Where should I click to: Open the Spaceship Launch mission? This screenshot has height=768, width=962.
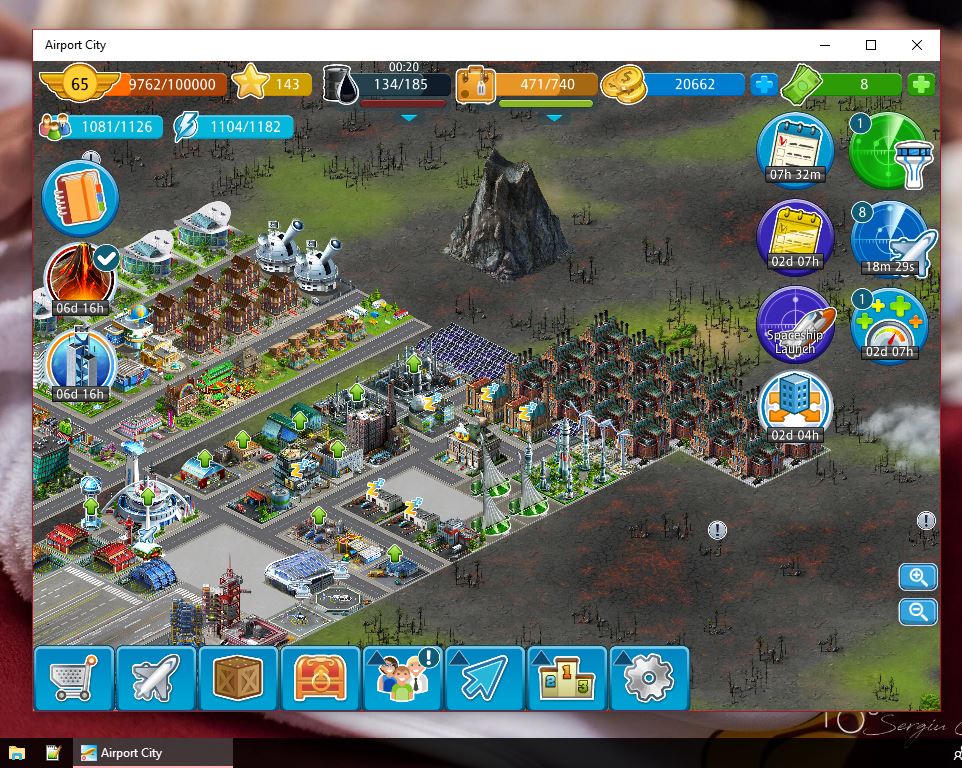(796, 326)
